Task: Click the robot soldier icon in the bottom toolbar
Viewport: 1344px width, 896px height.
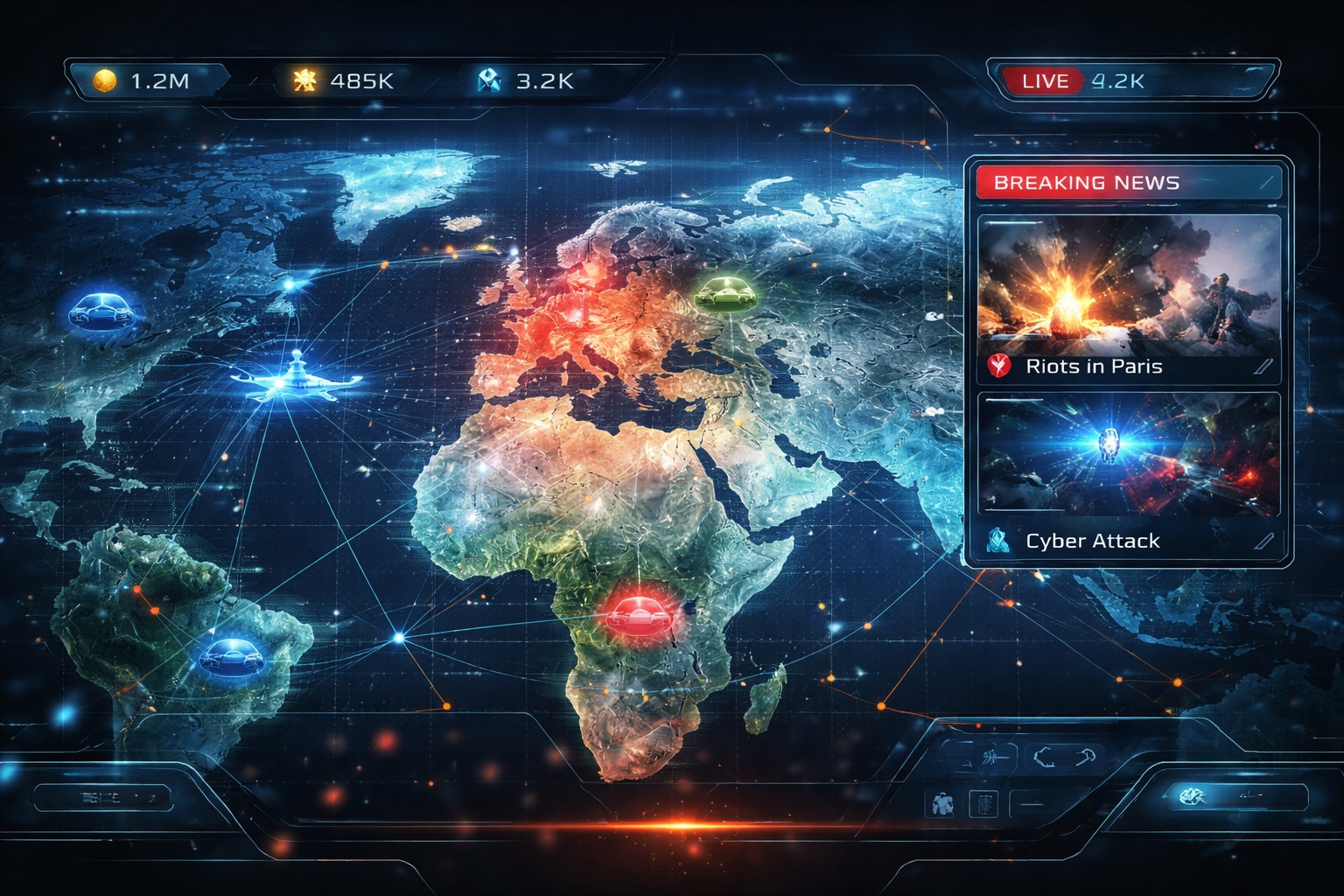Action: click(x=943, y=802)
